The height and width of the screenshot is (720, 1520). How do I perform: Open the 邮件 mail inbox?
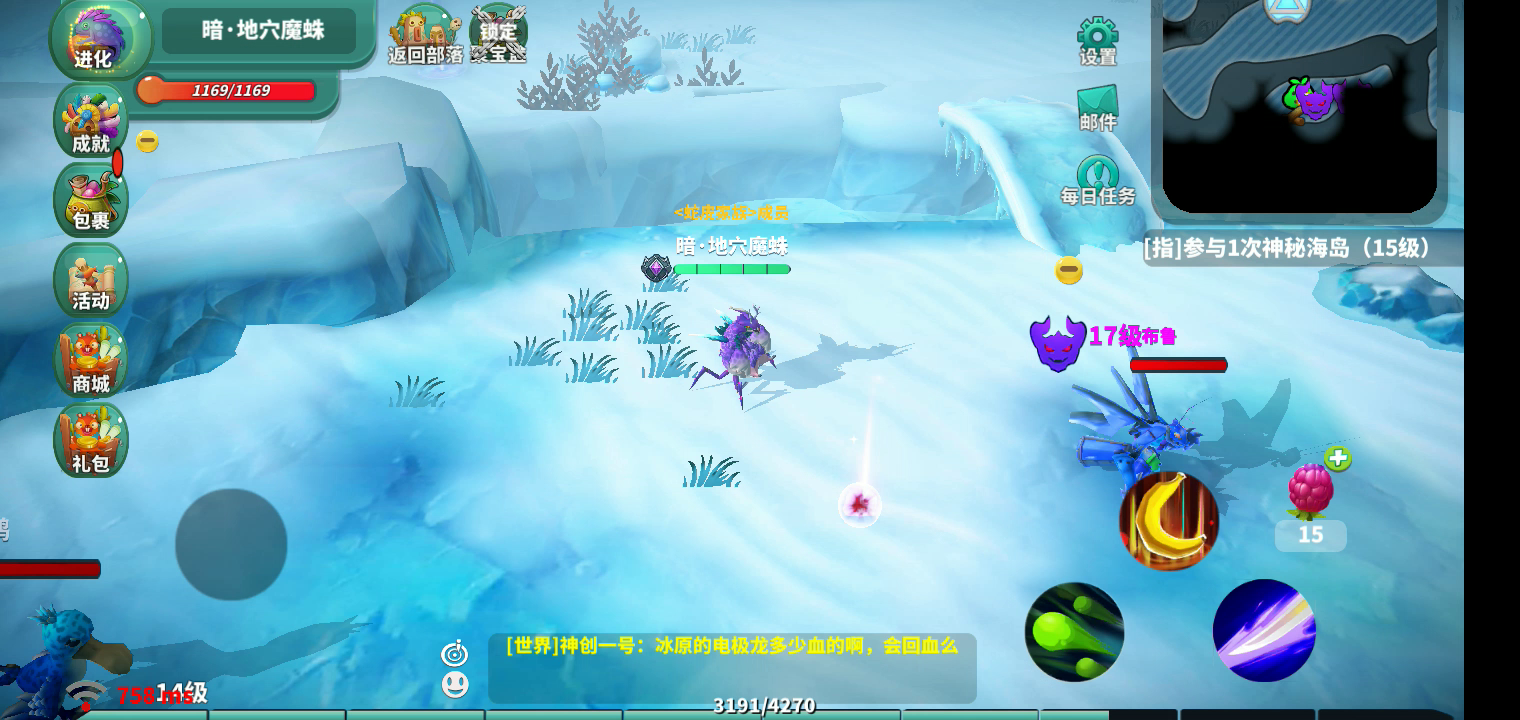(x=1097, y=108)
